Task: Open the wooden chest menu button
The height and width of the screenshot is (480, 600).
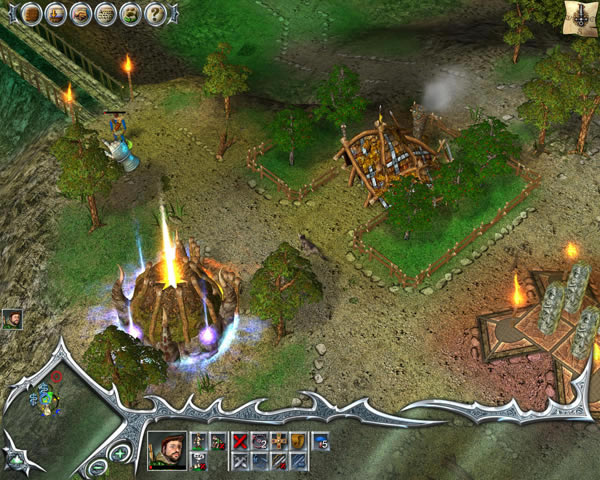Action: coord(32,14)
